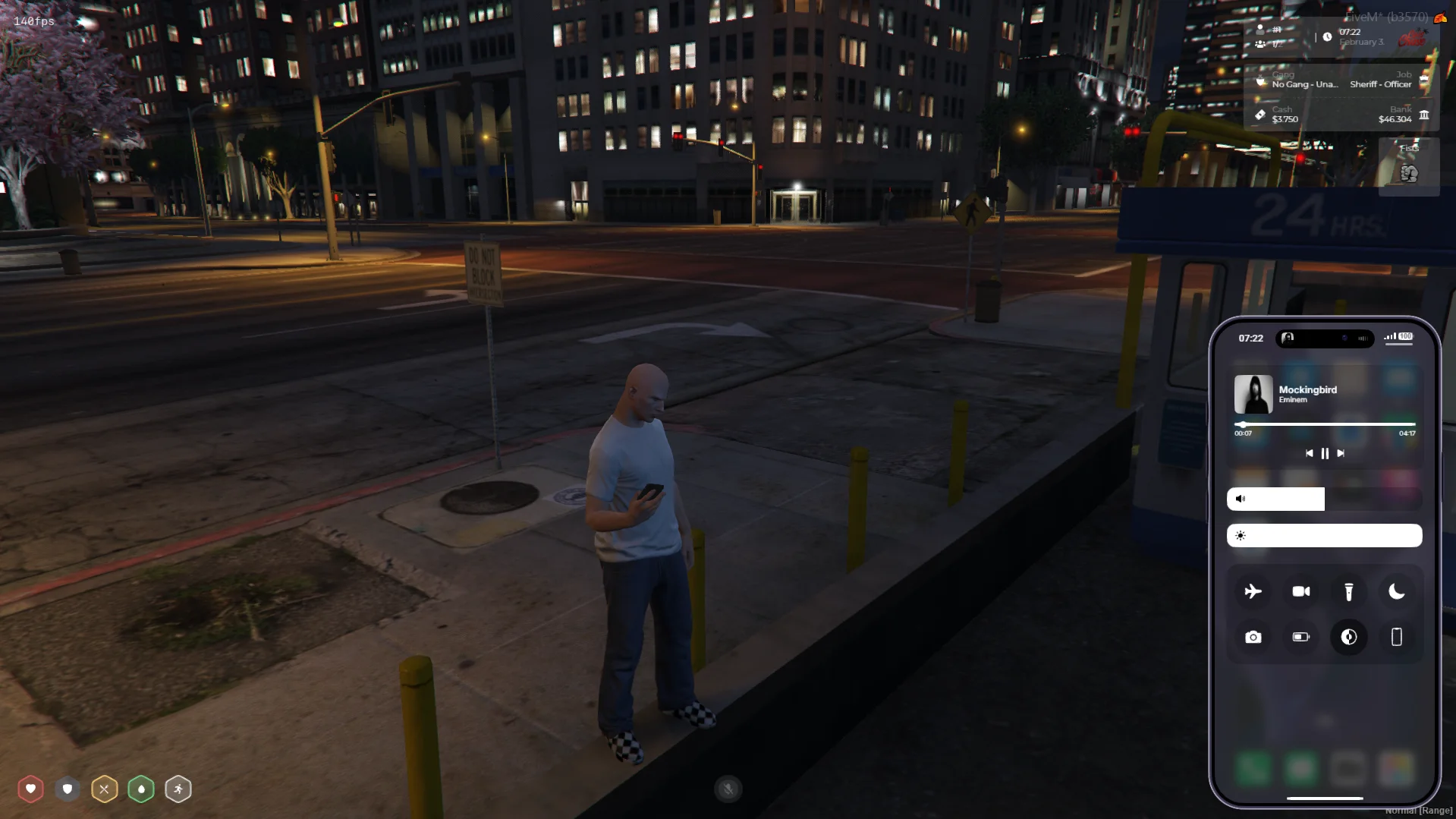Tap the phone outline icon

coord(1396,638)
